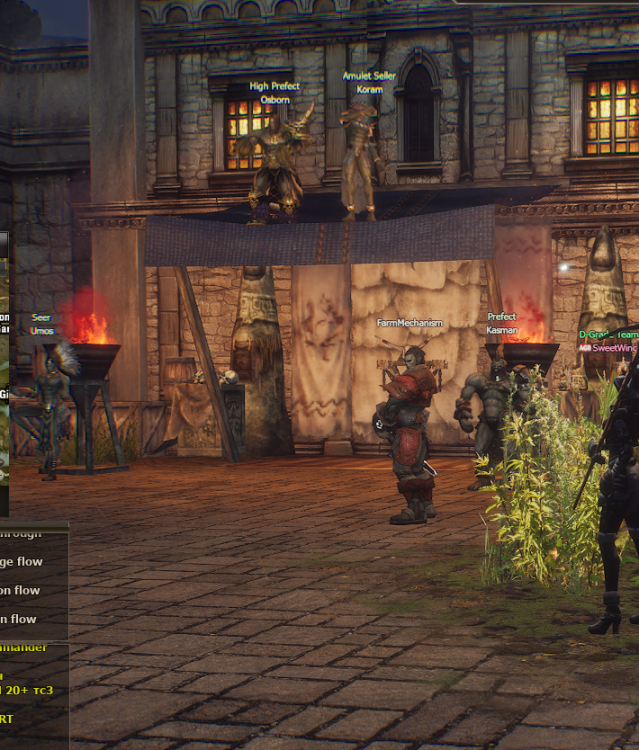639x750 pixels.
Task: Select the list entry ending in "ge flow"
Action: coord(22,562)
